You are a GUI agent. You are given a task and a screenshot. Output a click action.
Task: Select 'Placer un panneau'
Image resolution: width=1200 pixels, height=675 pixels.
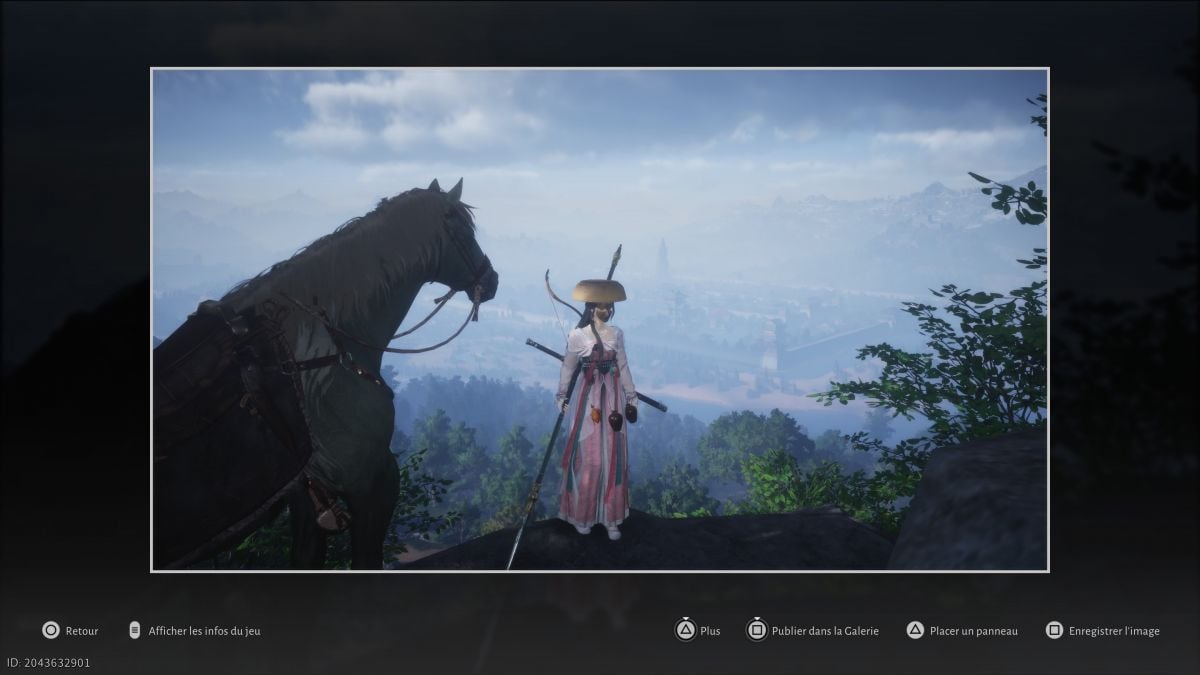point(961,631)
